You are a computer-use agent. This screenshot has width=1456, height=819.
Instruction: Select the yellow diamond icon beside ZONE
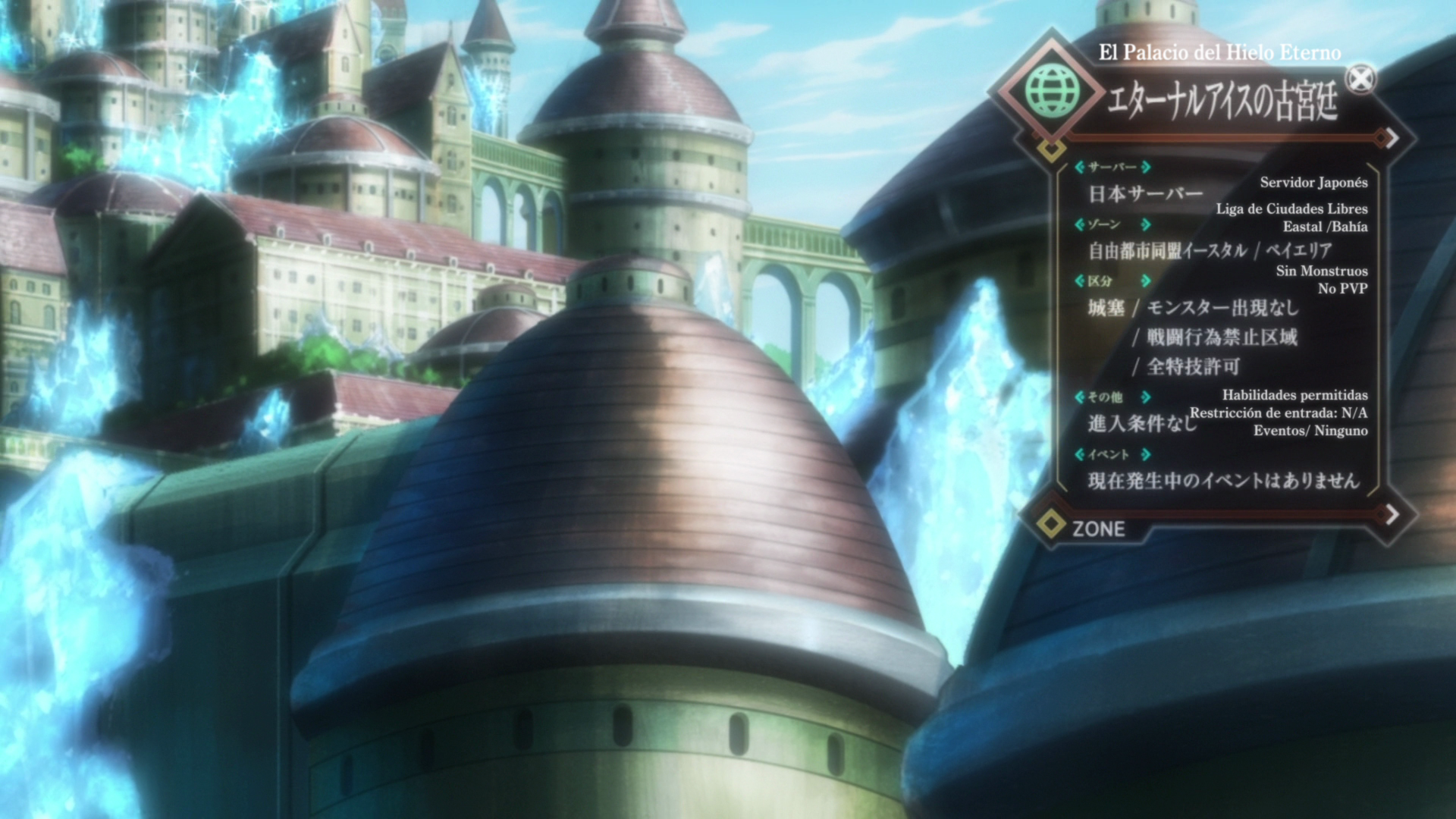click(1052, 525)
